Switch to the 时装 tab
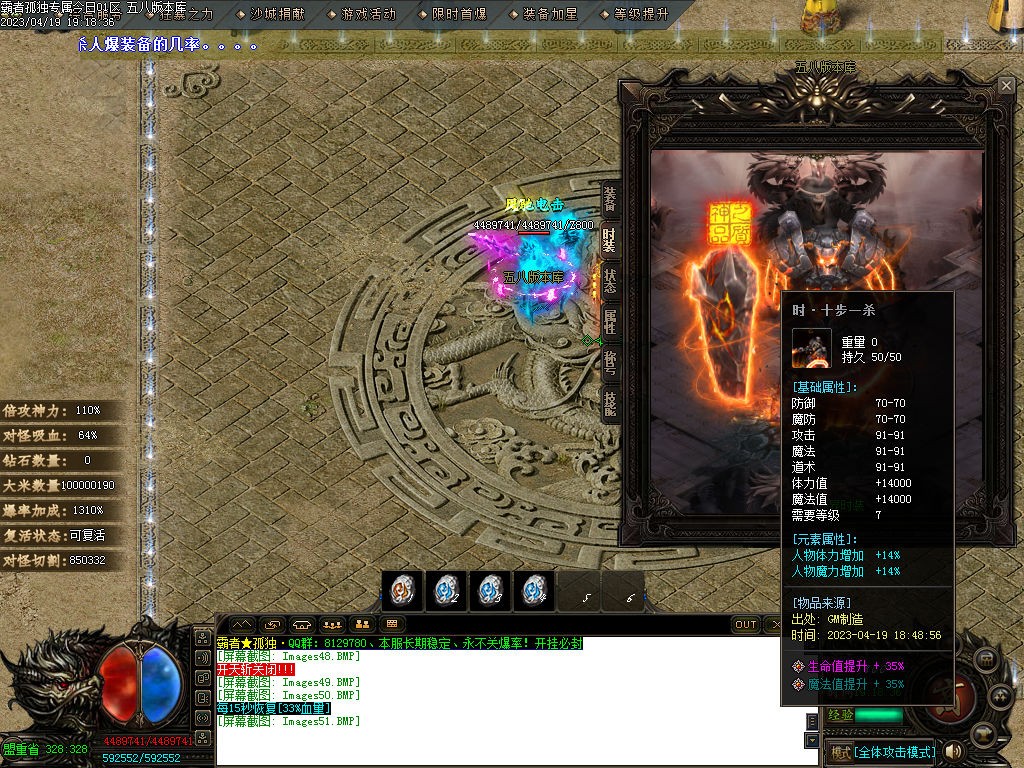Screen dimensions: 1024x768 [609, 240]
